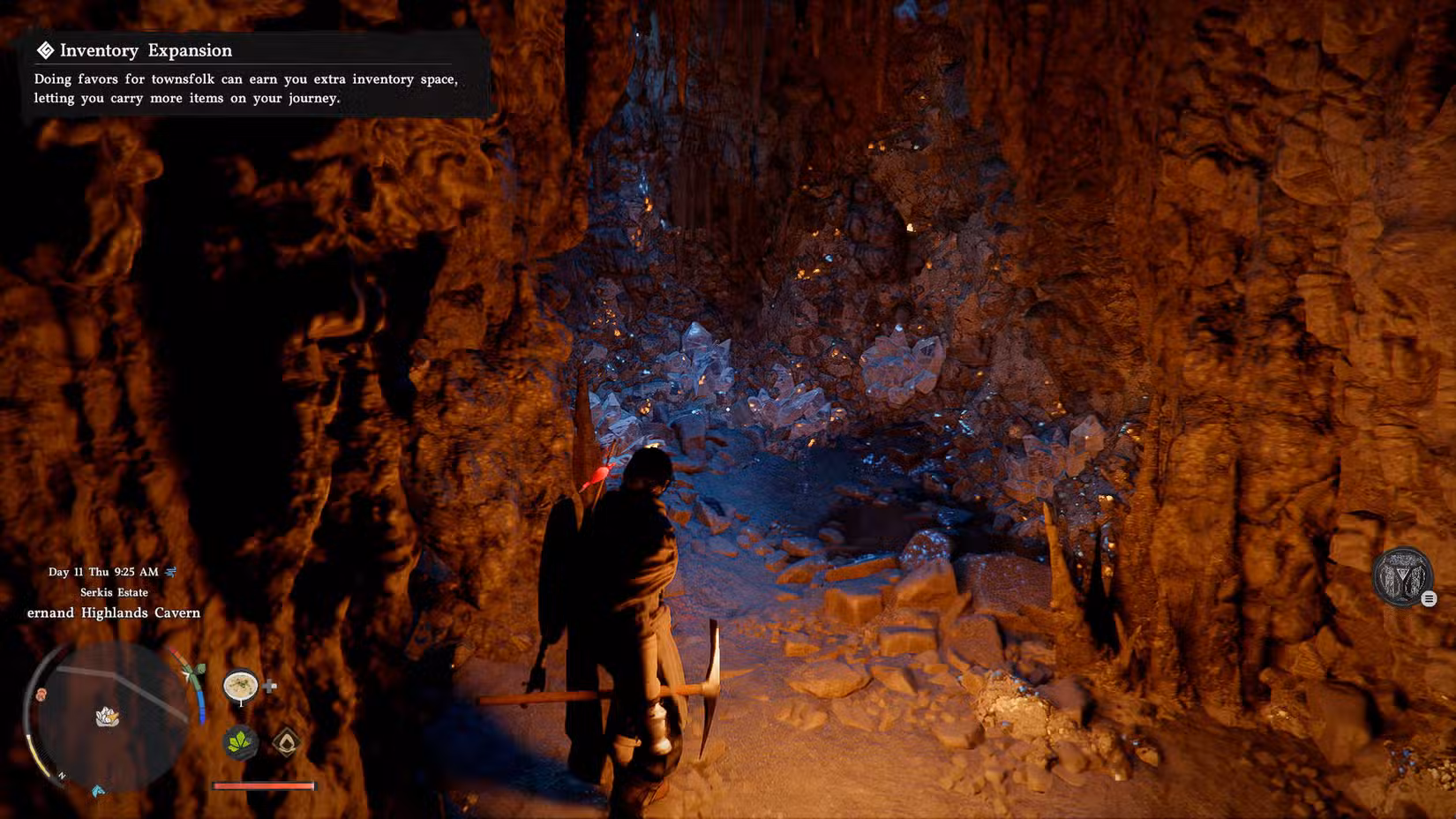Click the player flower marker on the minimap
1456x819 pixels.
click(107, 716)
